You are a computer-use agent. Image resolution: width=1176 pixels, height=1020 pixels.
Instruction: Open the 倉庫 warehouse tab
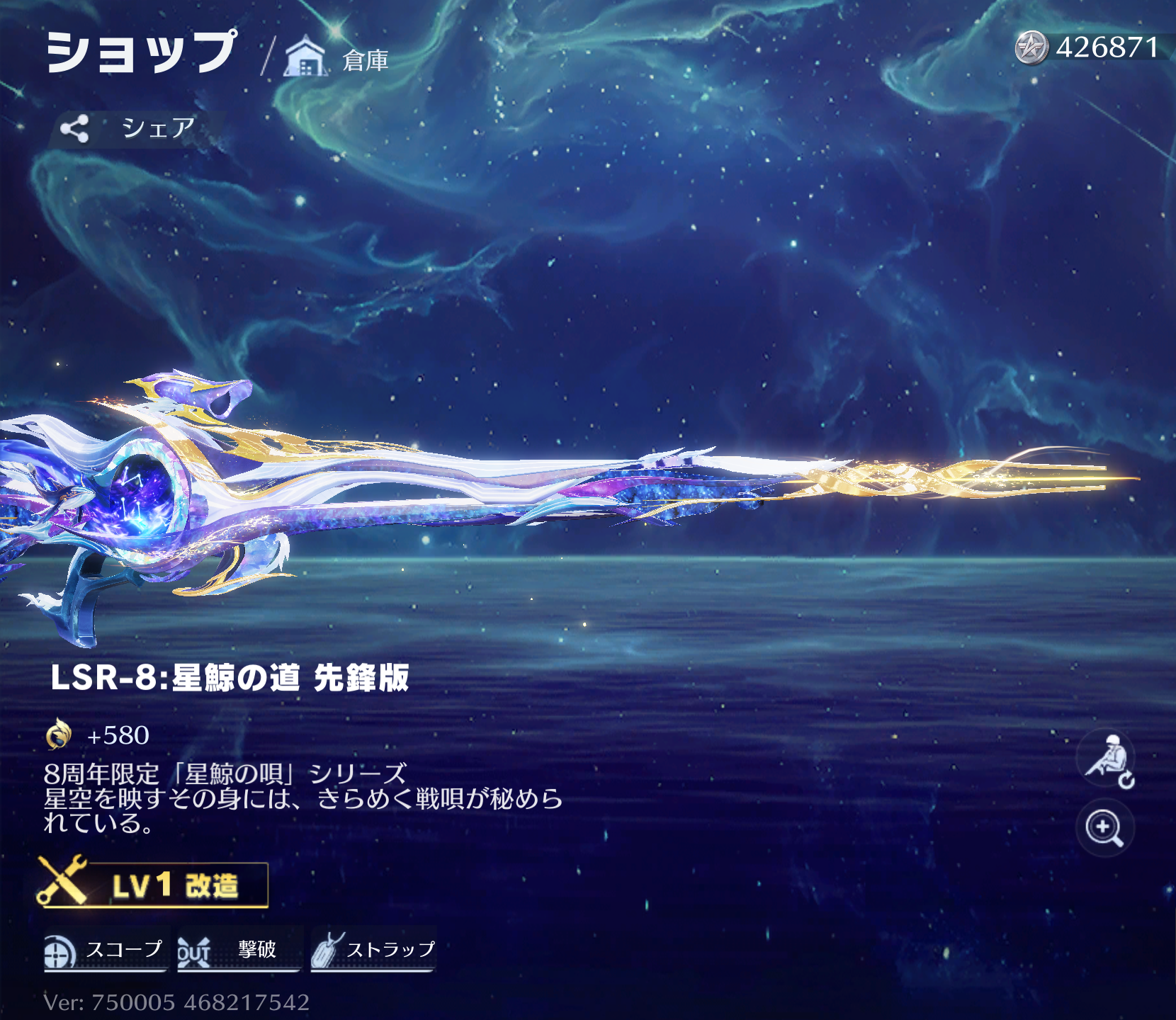338,59
